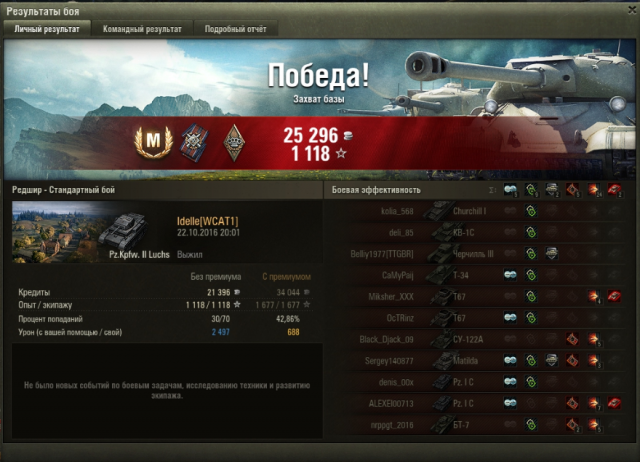Choose the ALEXEI00713 Pz. I C row
The width and height of the screenshot is (640, 462).
tap(480, 403)
